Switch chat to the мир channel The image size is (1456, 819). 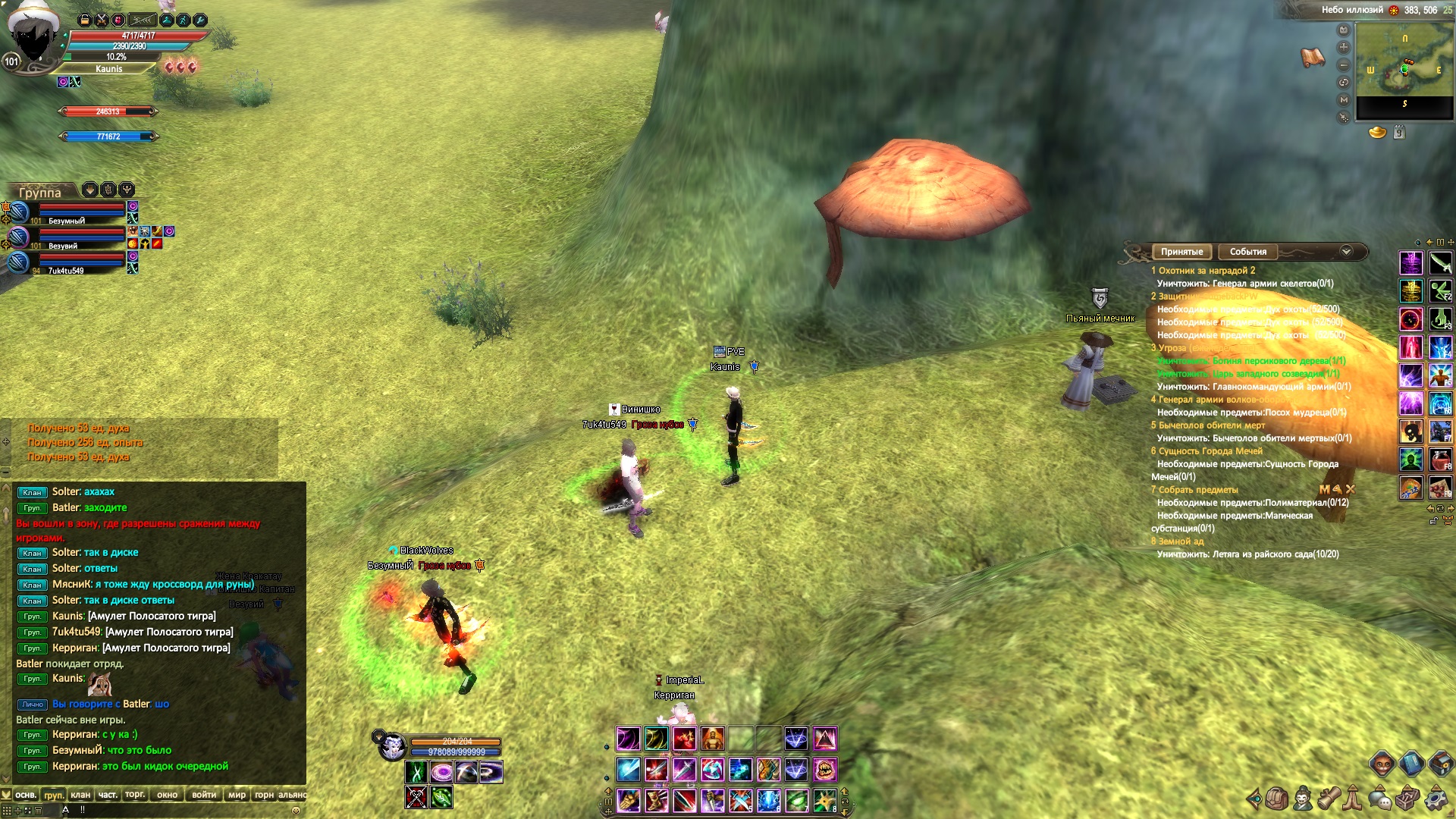(237, 795)
